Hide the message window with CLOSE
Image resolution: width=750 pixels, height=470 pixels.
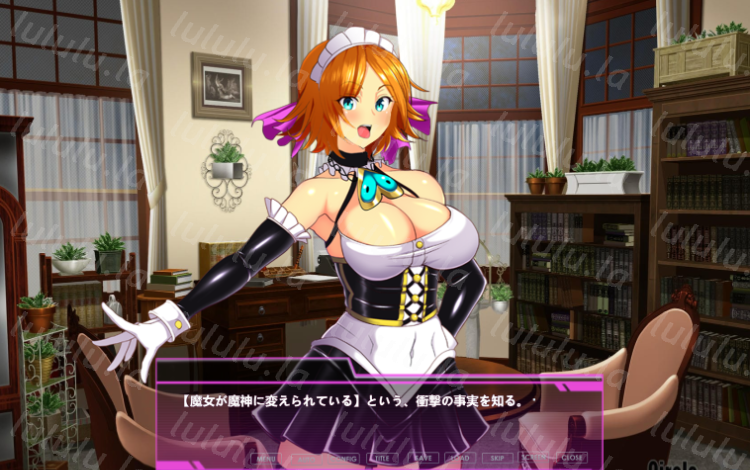[x=570, y=458]
